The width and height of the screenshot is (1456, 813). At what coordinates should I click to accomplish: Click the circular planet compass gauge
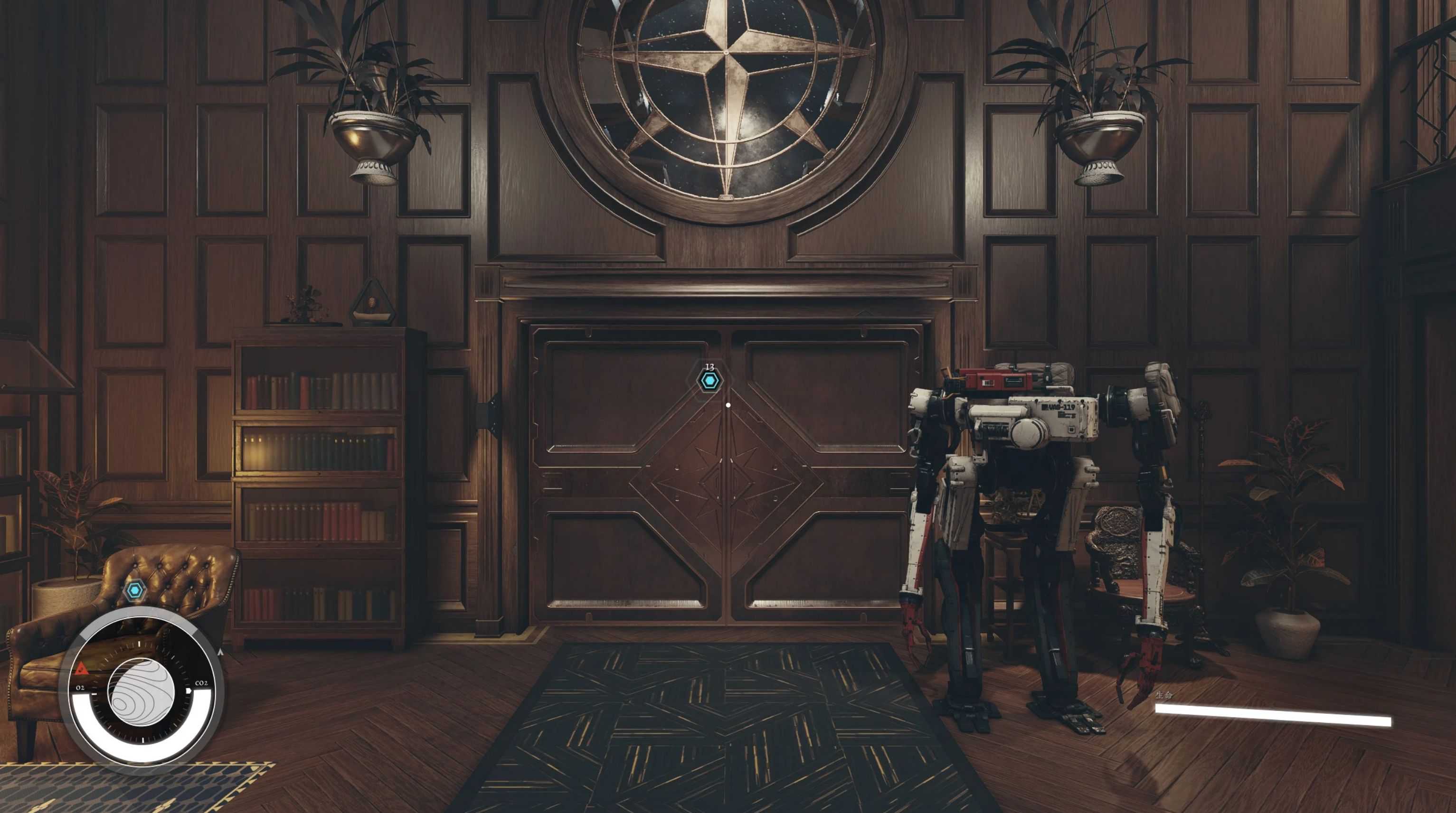point(142,692)
